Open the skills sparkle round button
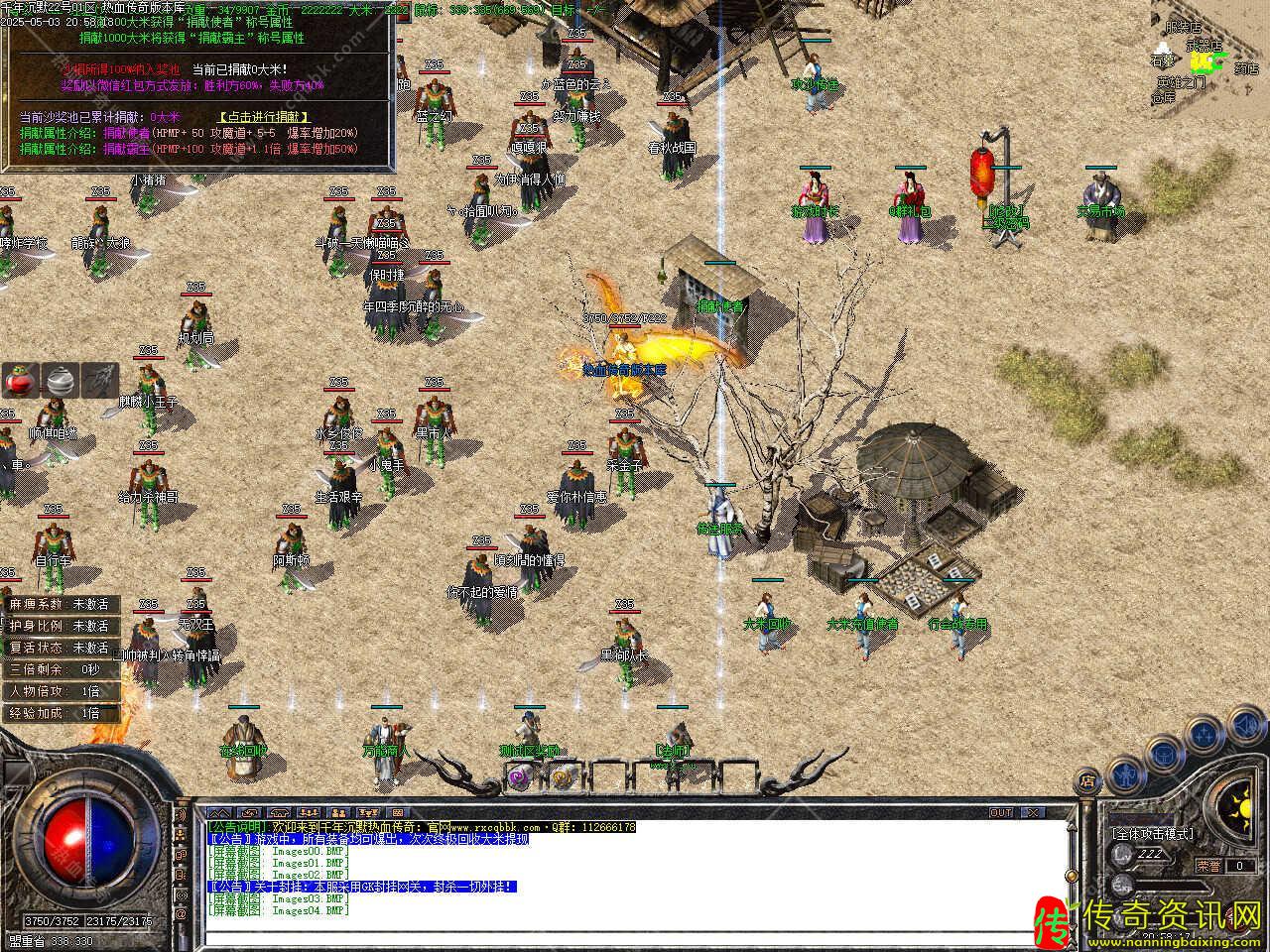Viewport: 1270px width, 952px height. coord(1203,734)
